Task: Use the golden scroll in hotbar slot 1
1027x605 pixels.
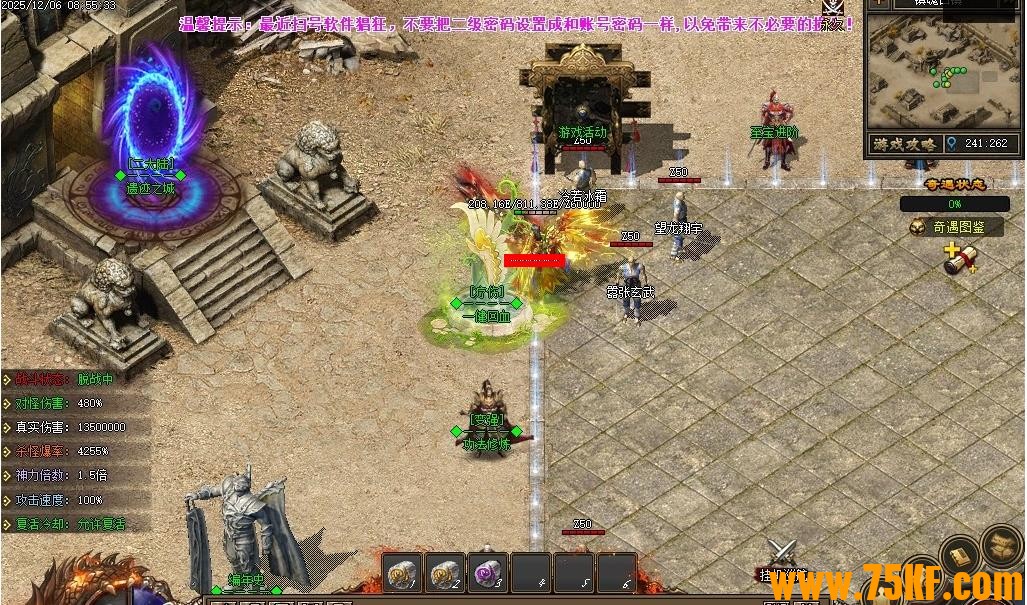Action: click(x=404, y=572)
